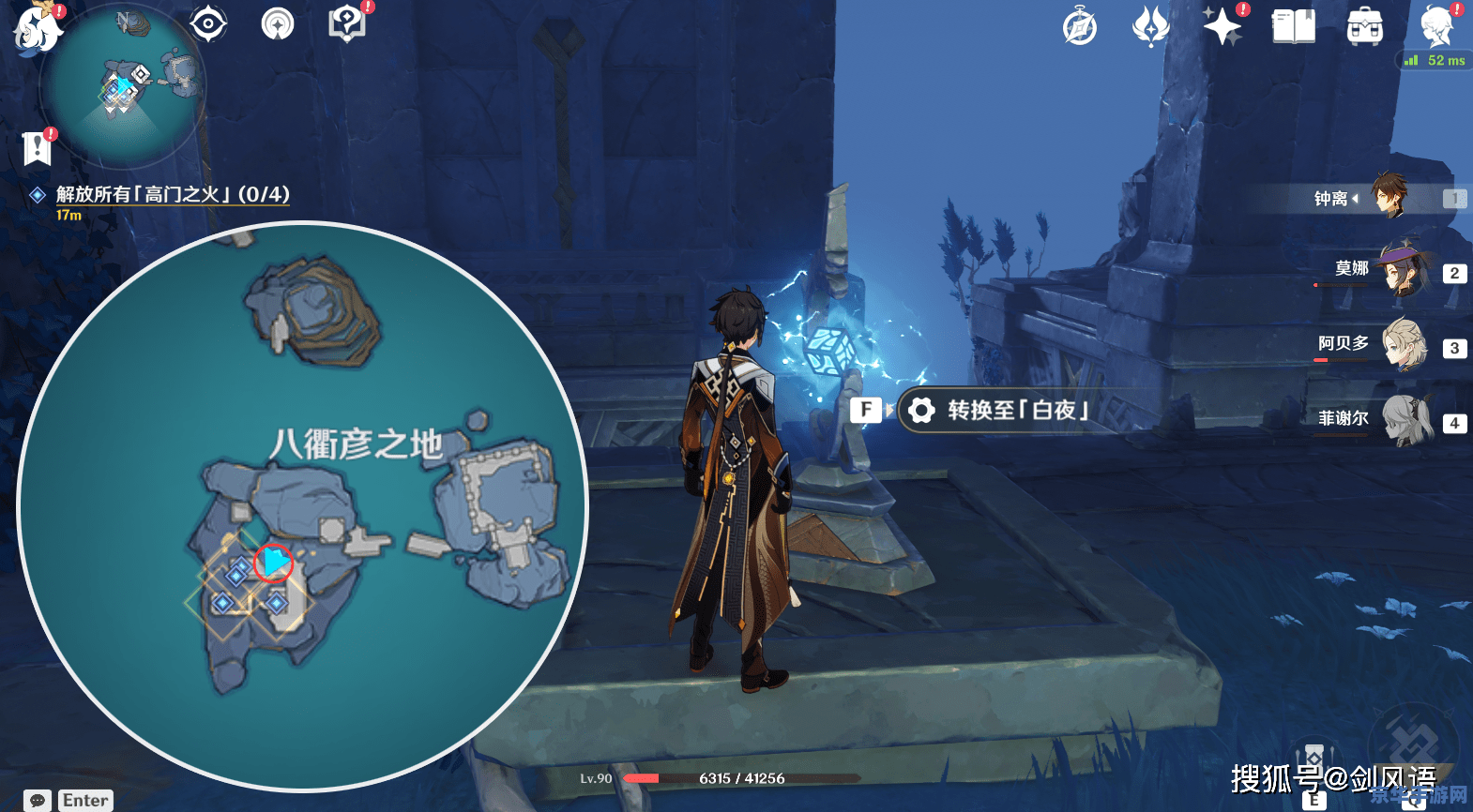This screenshot has width=1473, height=812.
Task: Open the Paimon menu icon
Action: [38, 28]
